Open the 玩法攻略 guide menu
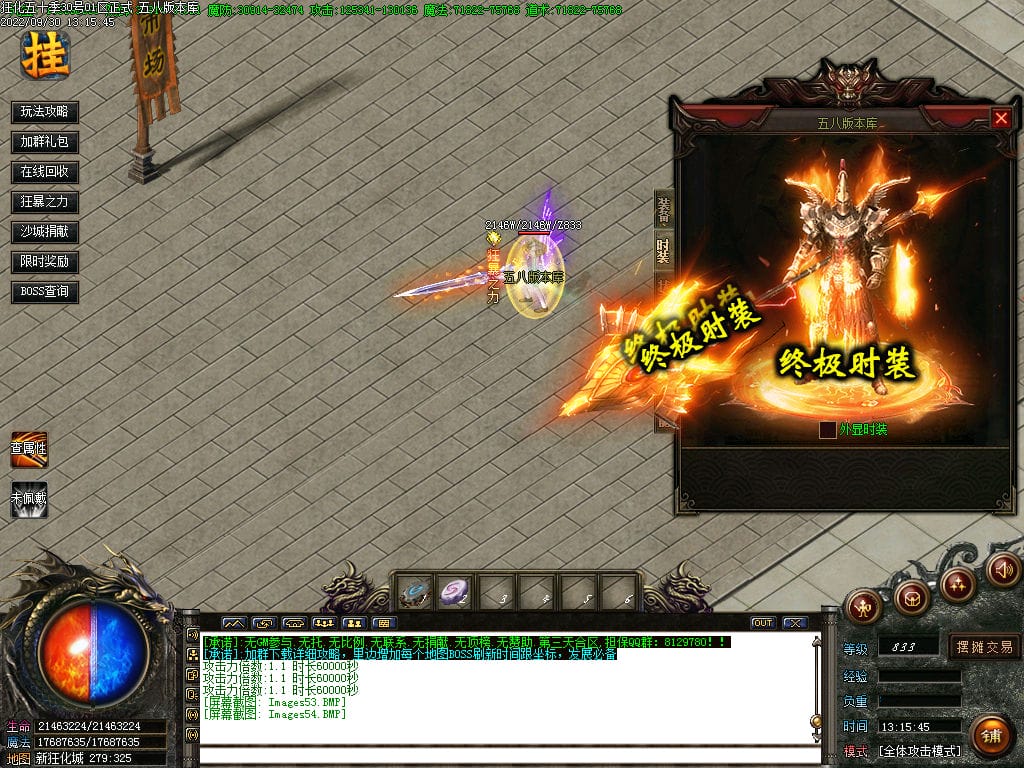This screenshot has height=768, width=1024. coord(45,112)
